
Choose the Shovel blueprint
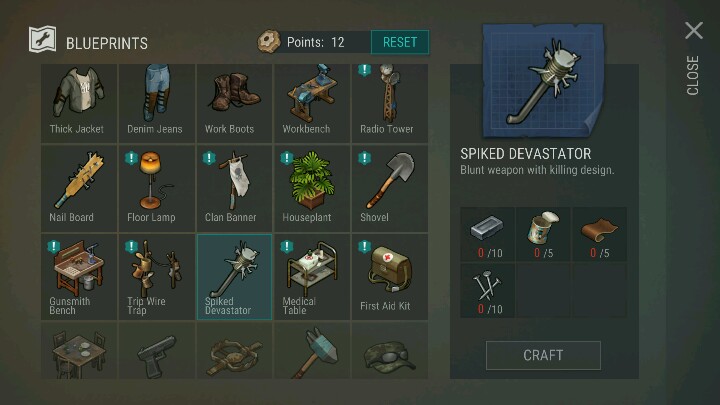[x=389, y=188]
